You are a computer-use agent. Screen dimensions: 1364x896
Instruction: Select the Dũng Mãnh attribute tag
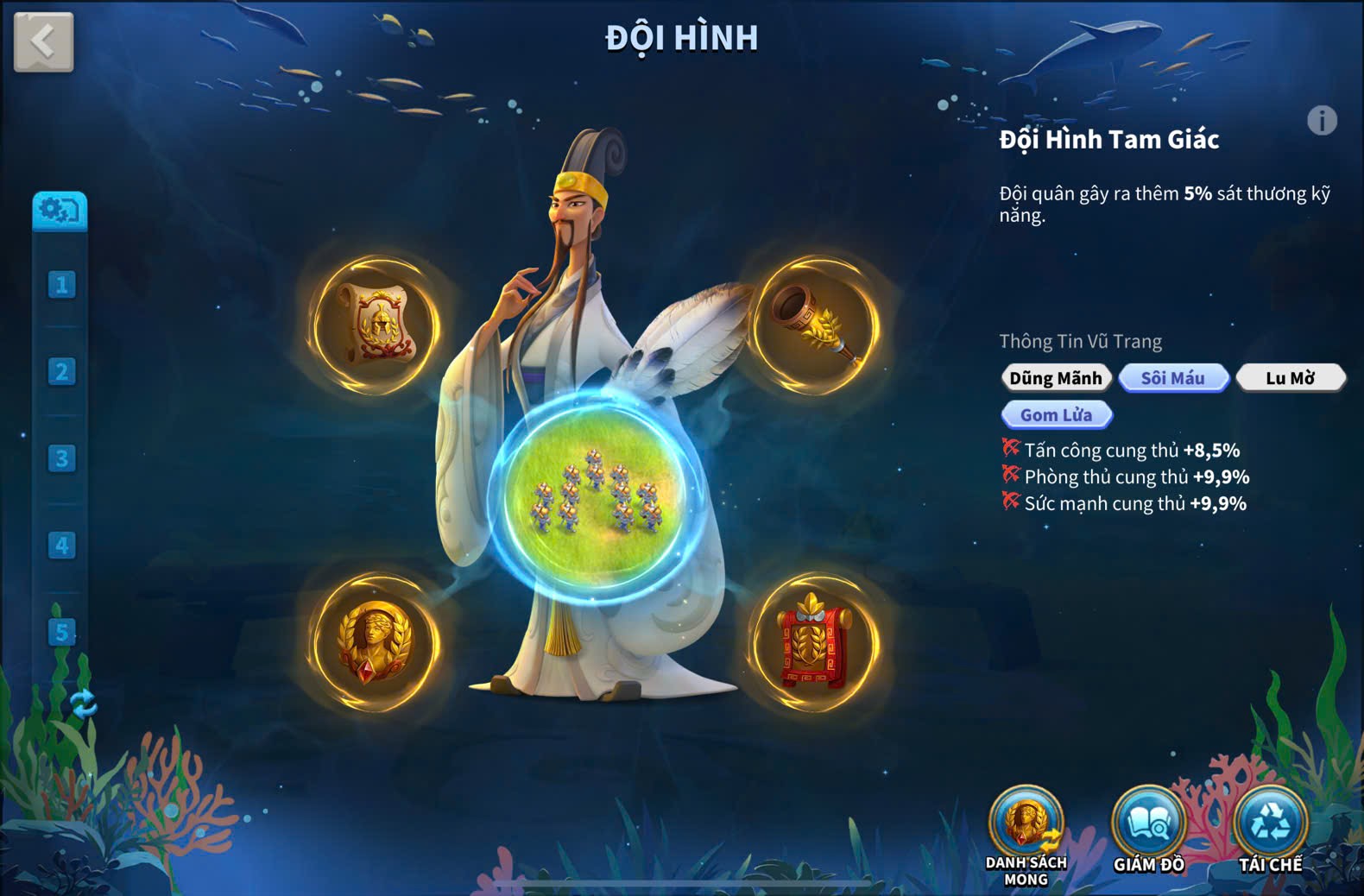(x=1056, y=378)
